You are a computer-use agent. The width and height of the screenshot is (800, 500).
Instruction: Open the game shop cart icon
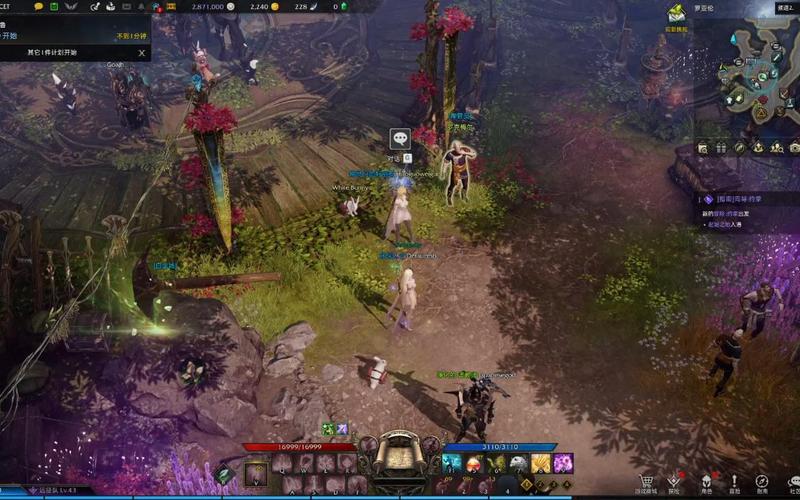click(646, 481)
